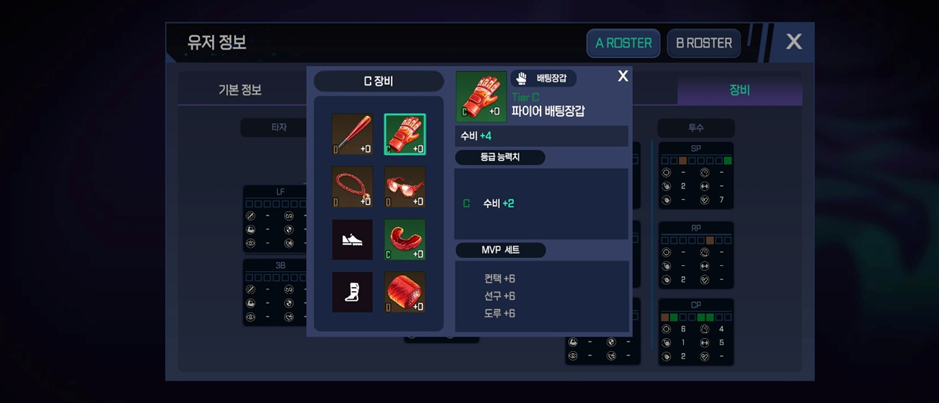
Task: Switch to the B ROSTER view
Action: [x=704, y=43]
